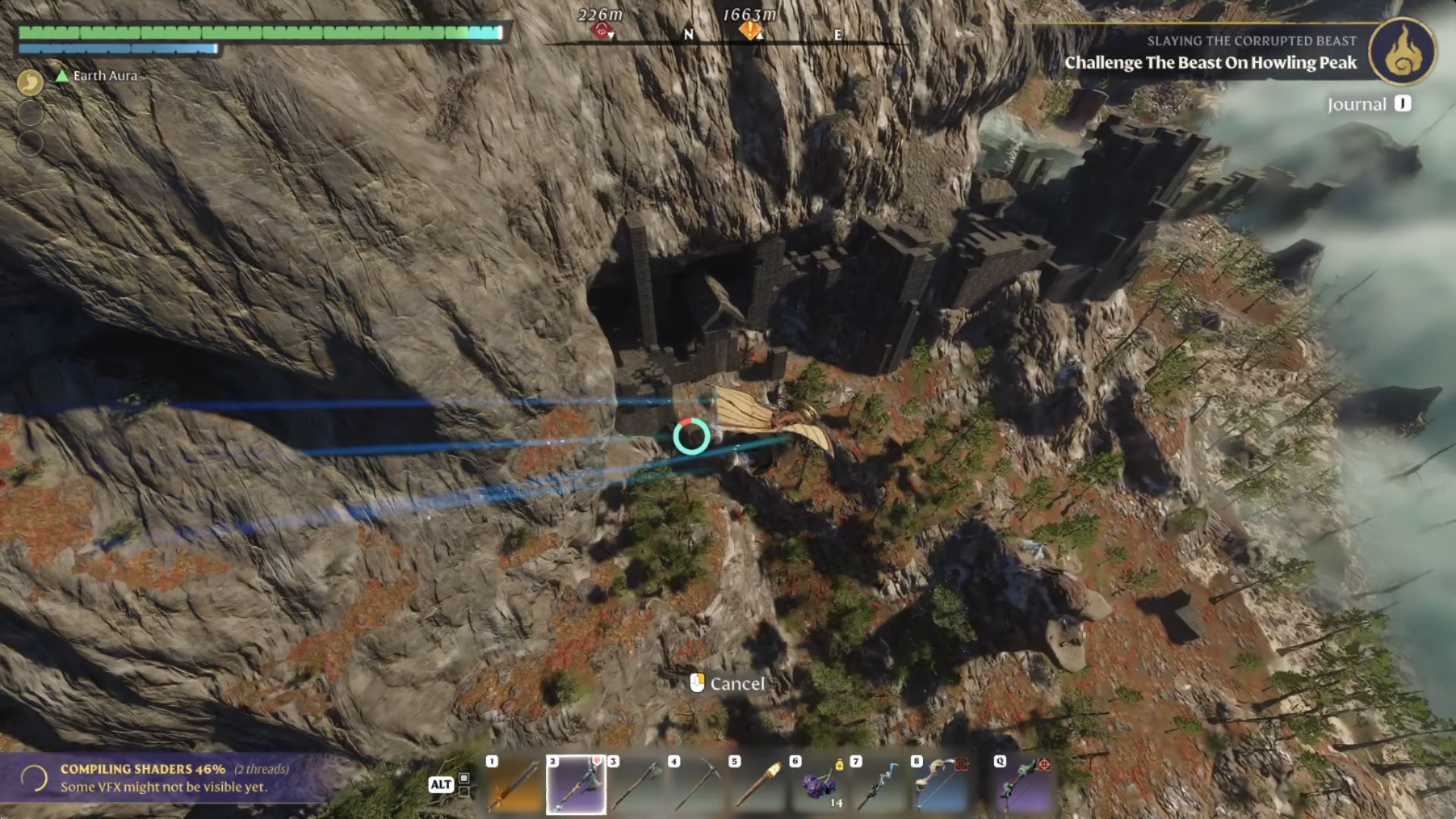Viewport: 1456px width, 819px height.
Task: Click Cancel to stop gliding
Action: (x=737, y=683)
